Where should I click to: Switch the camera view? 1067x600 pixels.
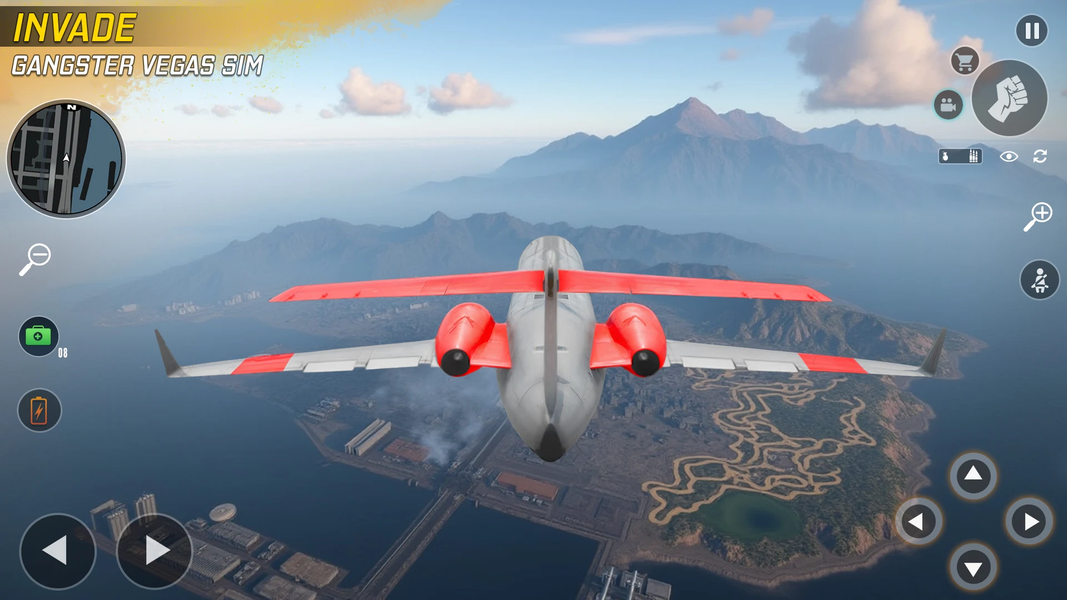click(x=947, y=105)
